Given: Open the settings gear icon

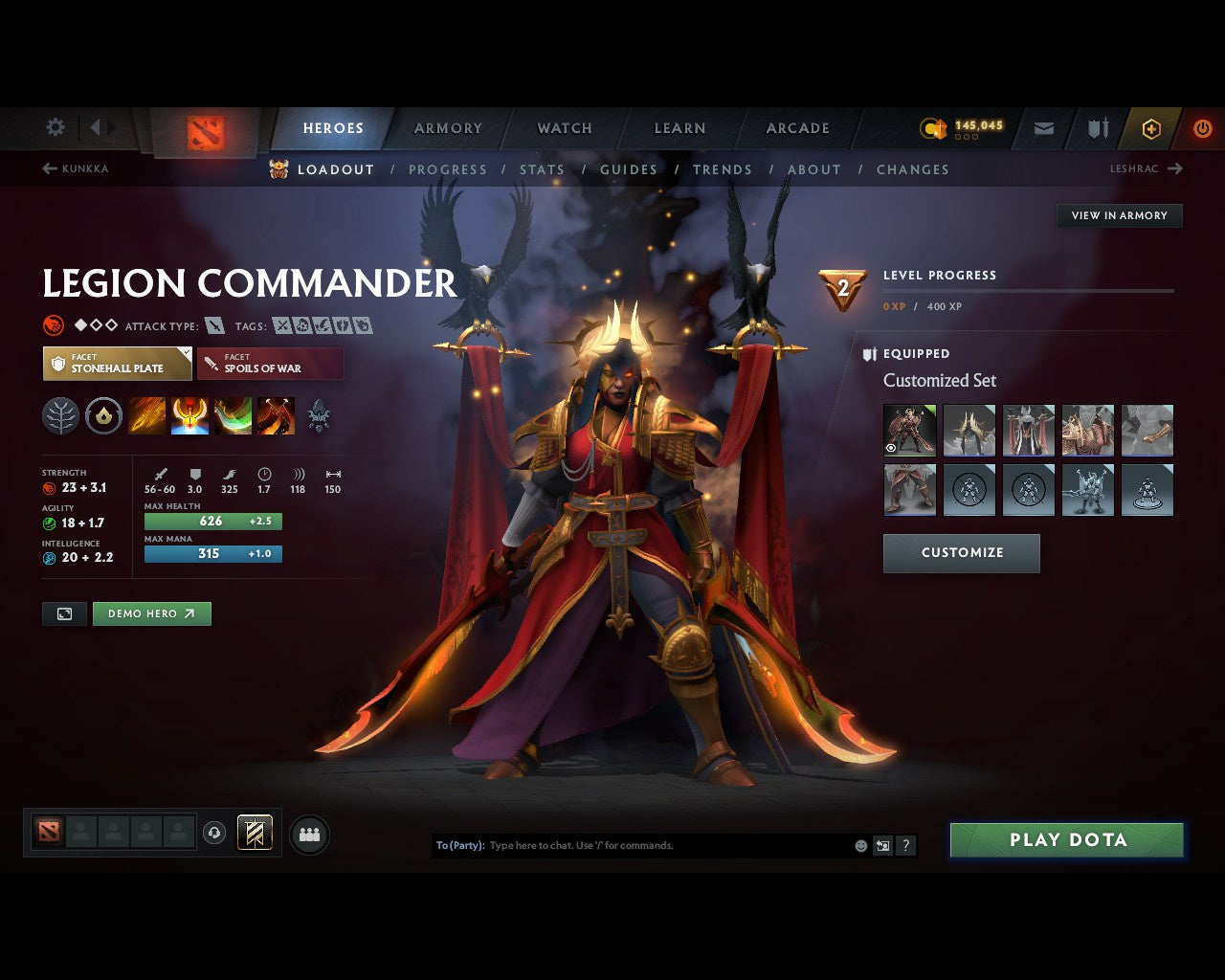Looking at the screenshot, I should (x=55, y=126).
